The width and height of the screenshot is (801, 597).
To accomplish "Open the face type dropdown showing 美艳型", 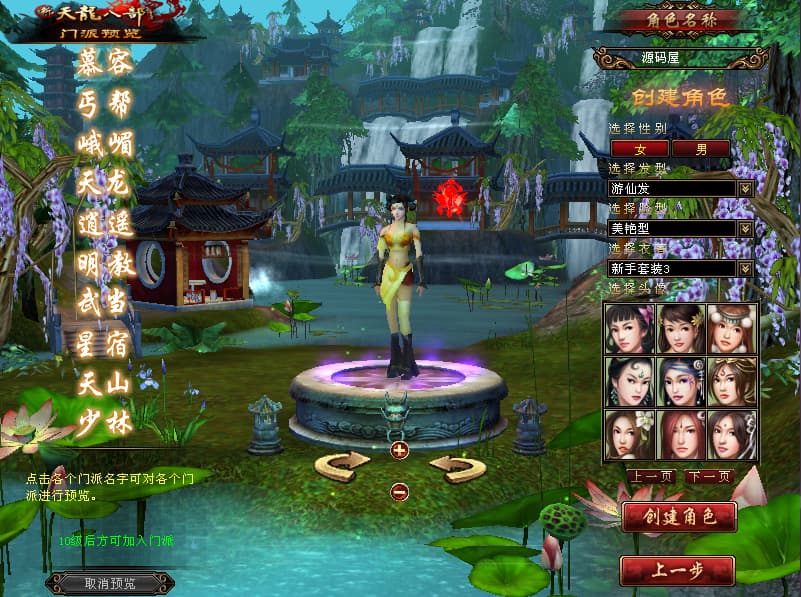I will [x=745, y=228].
